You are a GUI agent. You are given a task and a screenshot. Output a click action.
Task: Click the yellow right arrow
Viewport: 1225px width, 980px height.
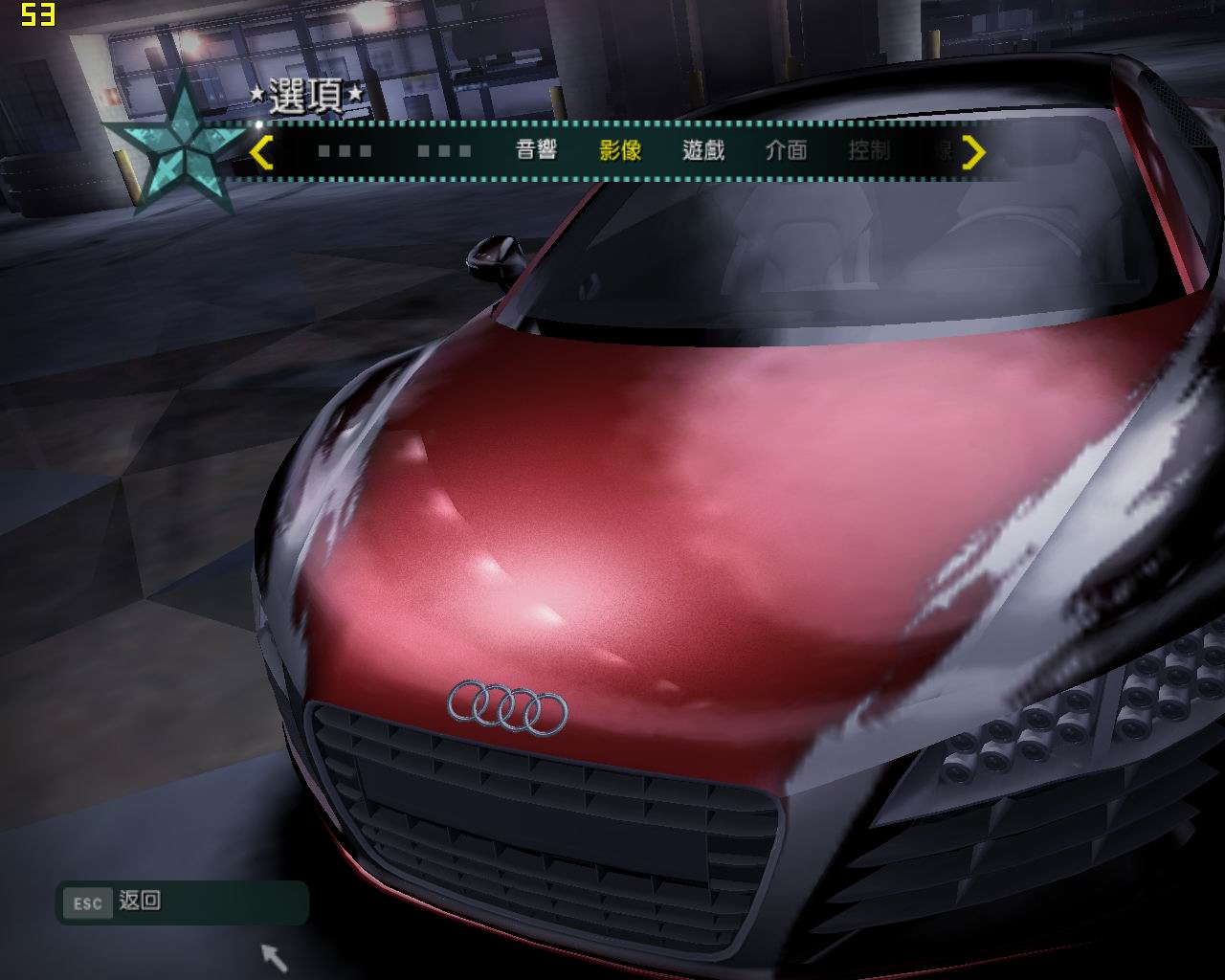coord(973,151)
